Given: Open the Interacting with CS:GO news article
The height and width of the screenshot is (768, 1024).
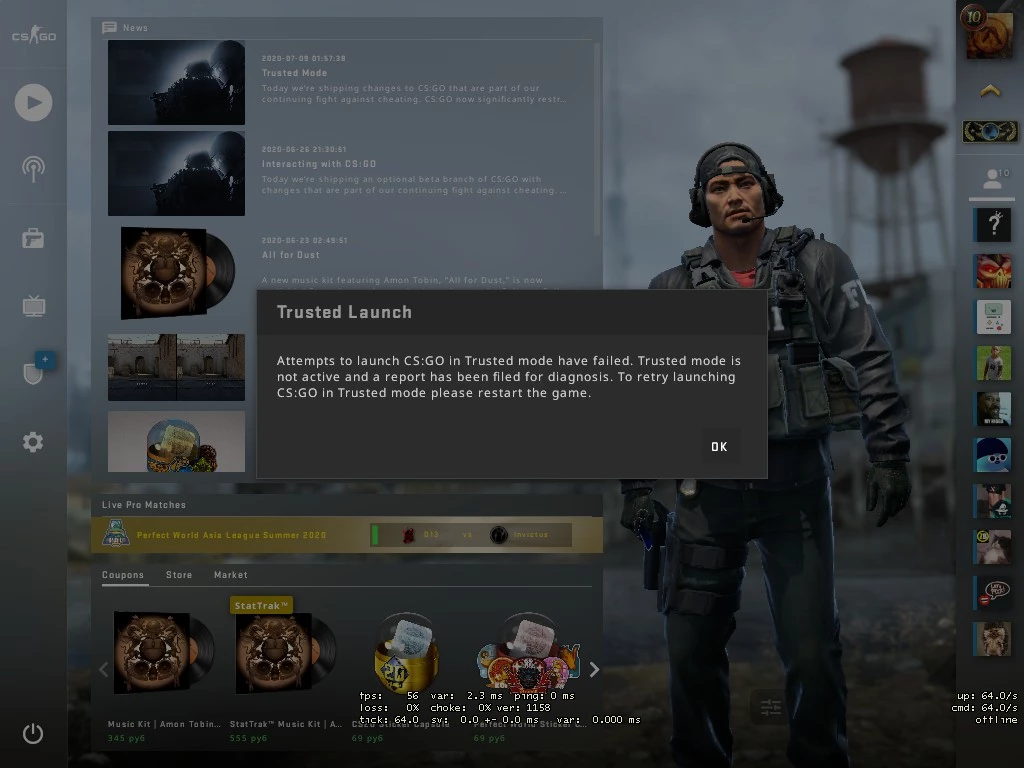Looking at the screenshot, I should (x=318, y=164).
